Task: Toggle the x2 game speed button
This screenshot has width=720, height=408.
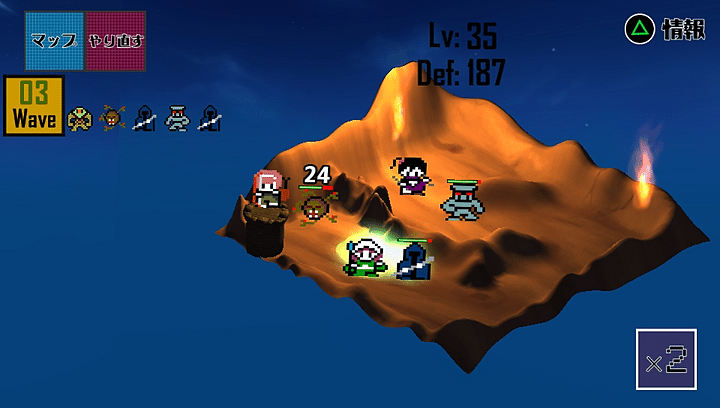Action: point(665,358)
